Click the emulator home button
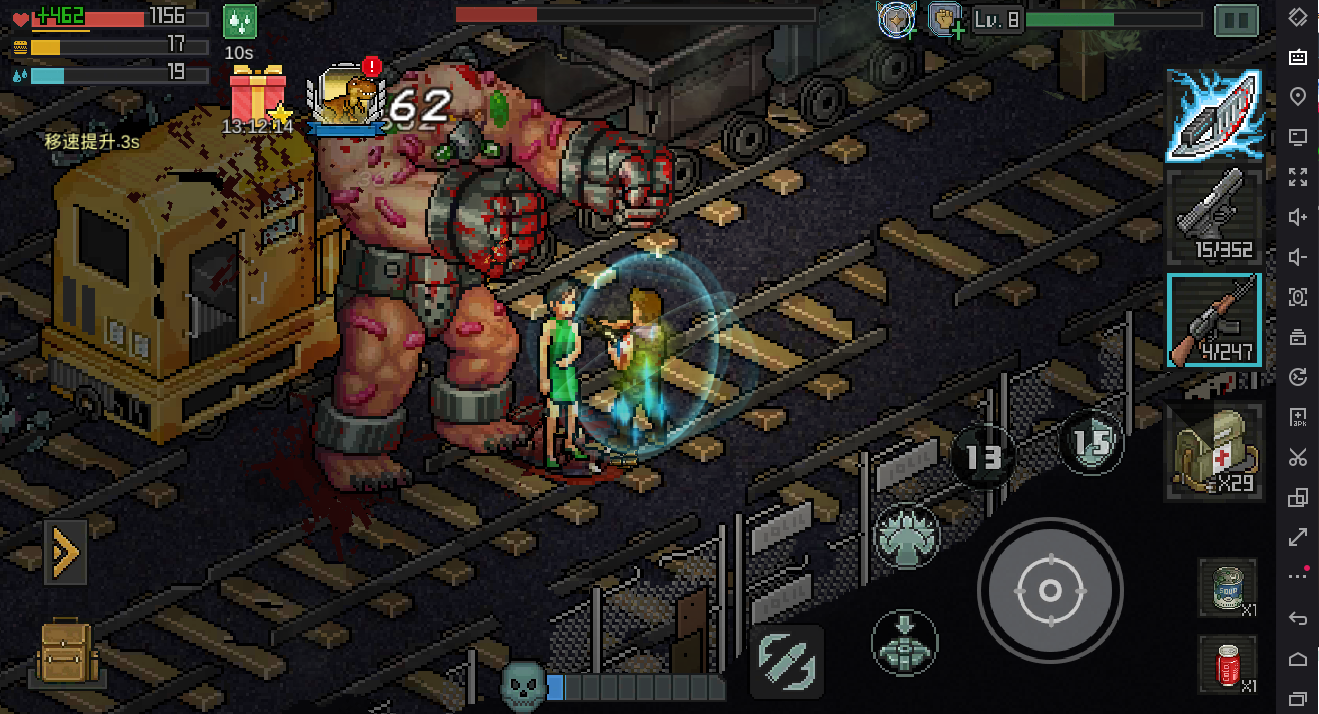This screenshot has height=714, width=1319. (x=1298, y=658)
